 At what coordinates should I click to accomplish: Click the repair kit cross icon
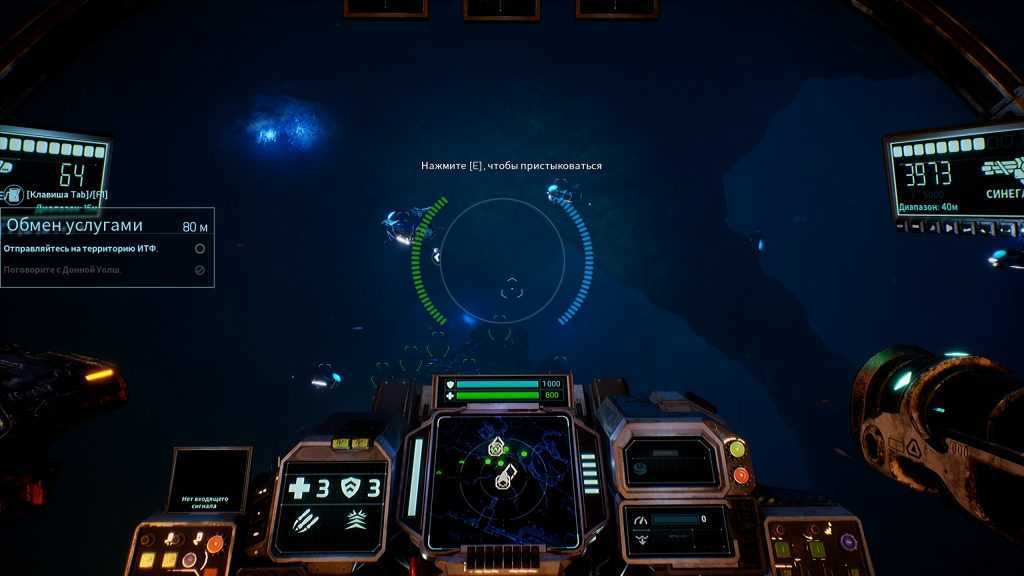(299, 488)
